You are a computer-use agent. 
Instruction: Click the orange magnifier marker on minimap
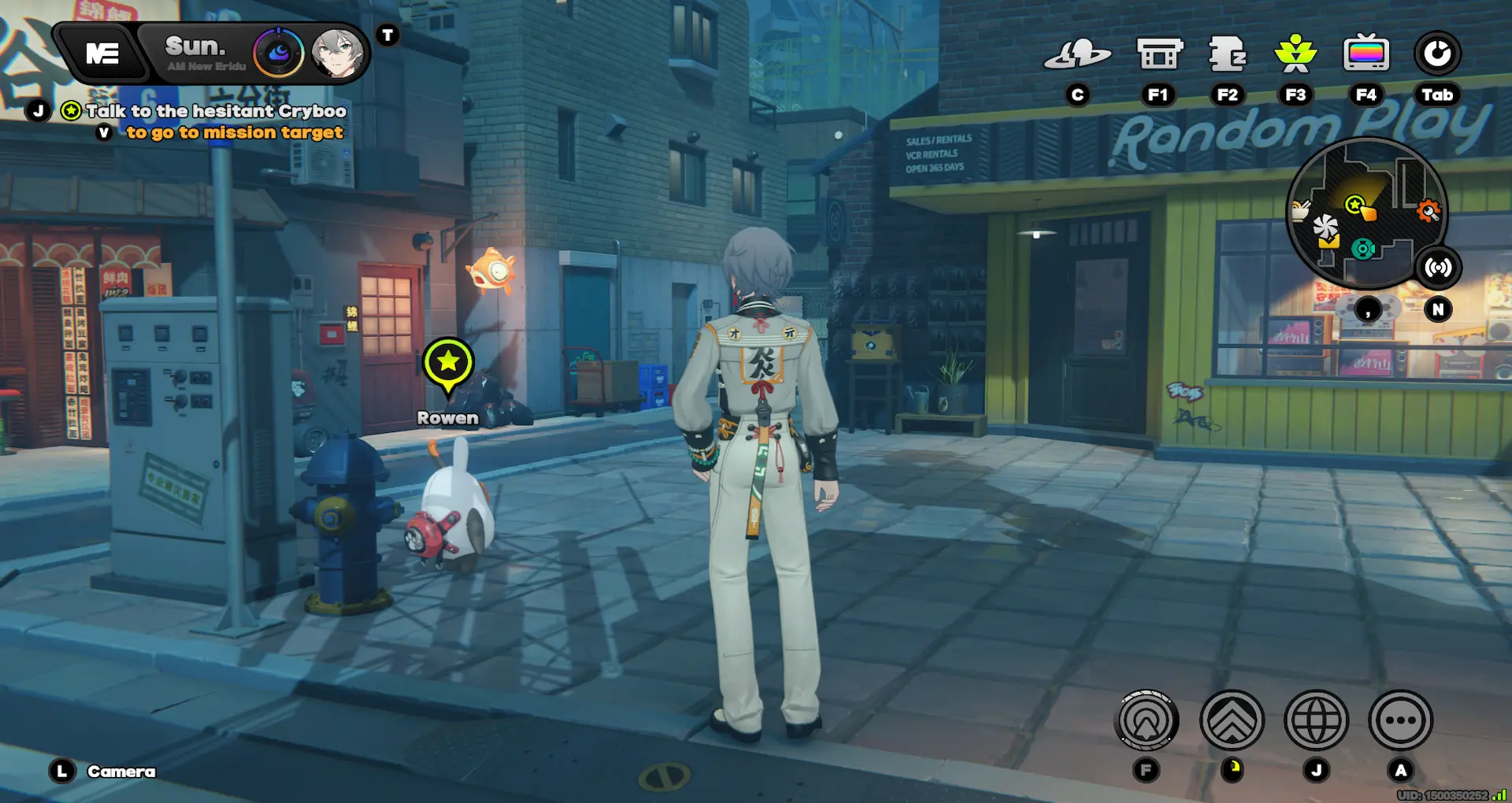click(1429, 210)
